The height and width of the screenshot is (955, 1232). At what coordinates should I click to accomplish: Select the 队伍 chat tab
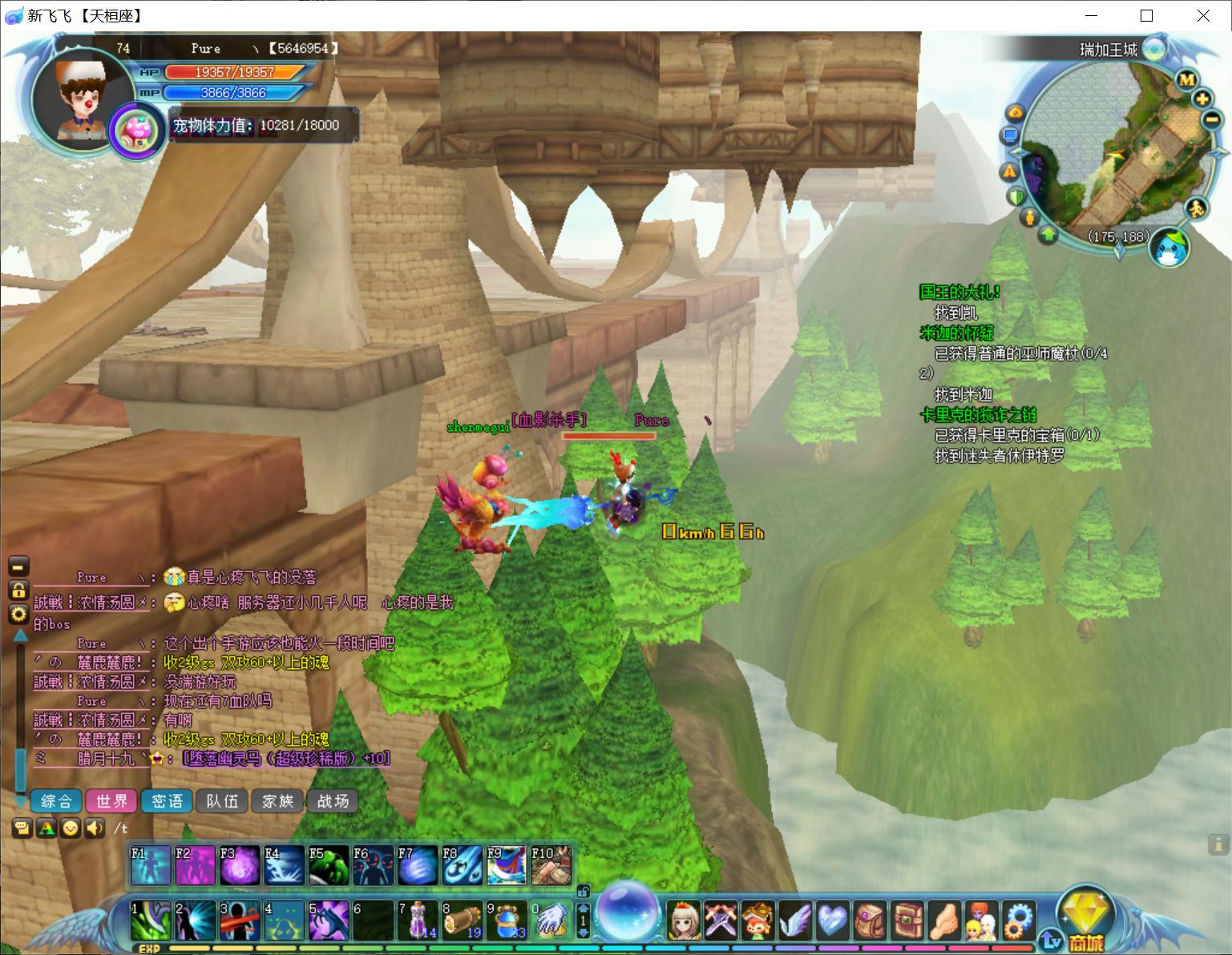point(222,801)
